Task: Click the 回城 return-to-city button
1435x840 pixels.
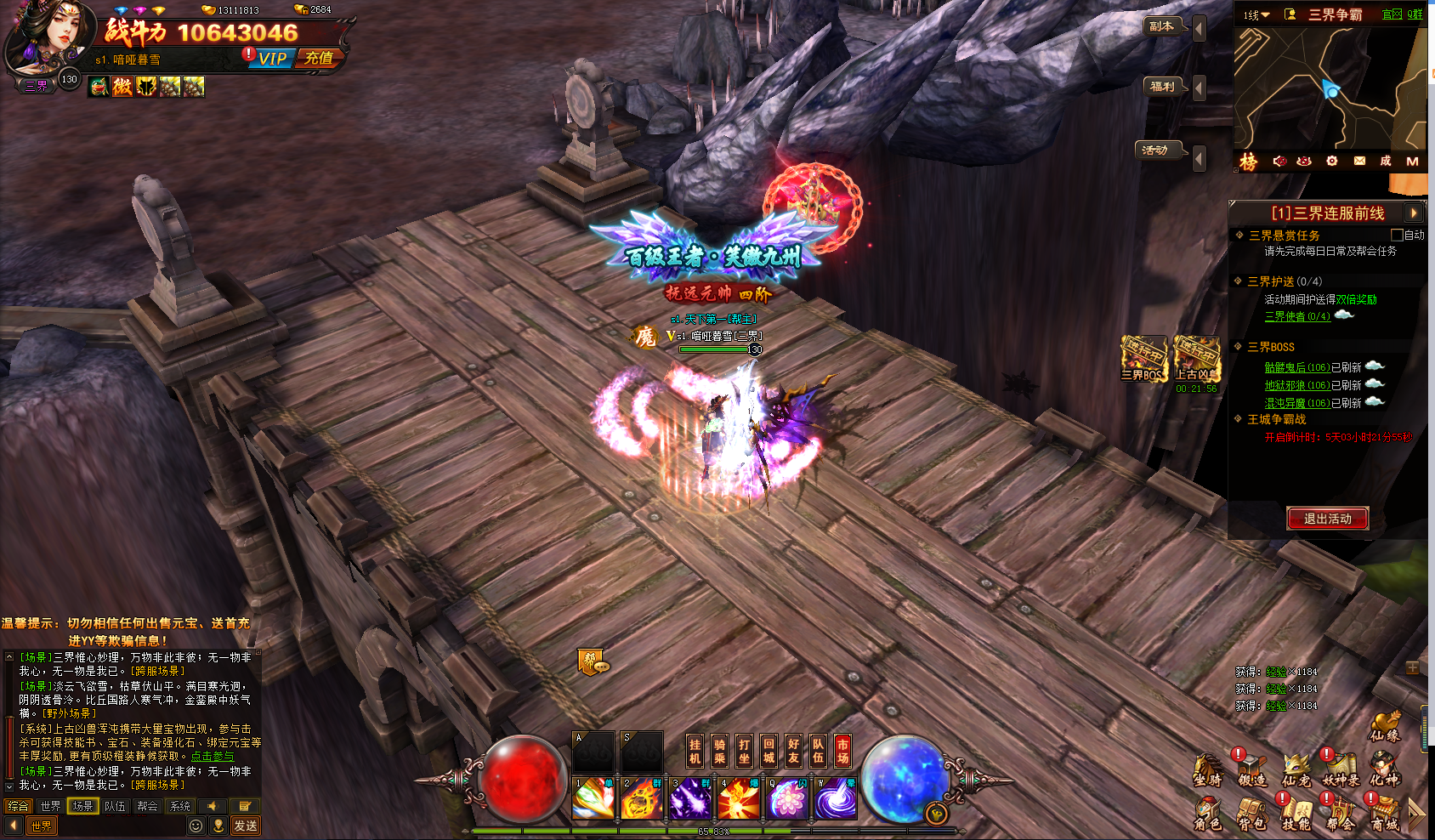Action: [x=769, y=751]
